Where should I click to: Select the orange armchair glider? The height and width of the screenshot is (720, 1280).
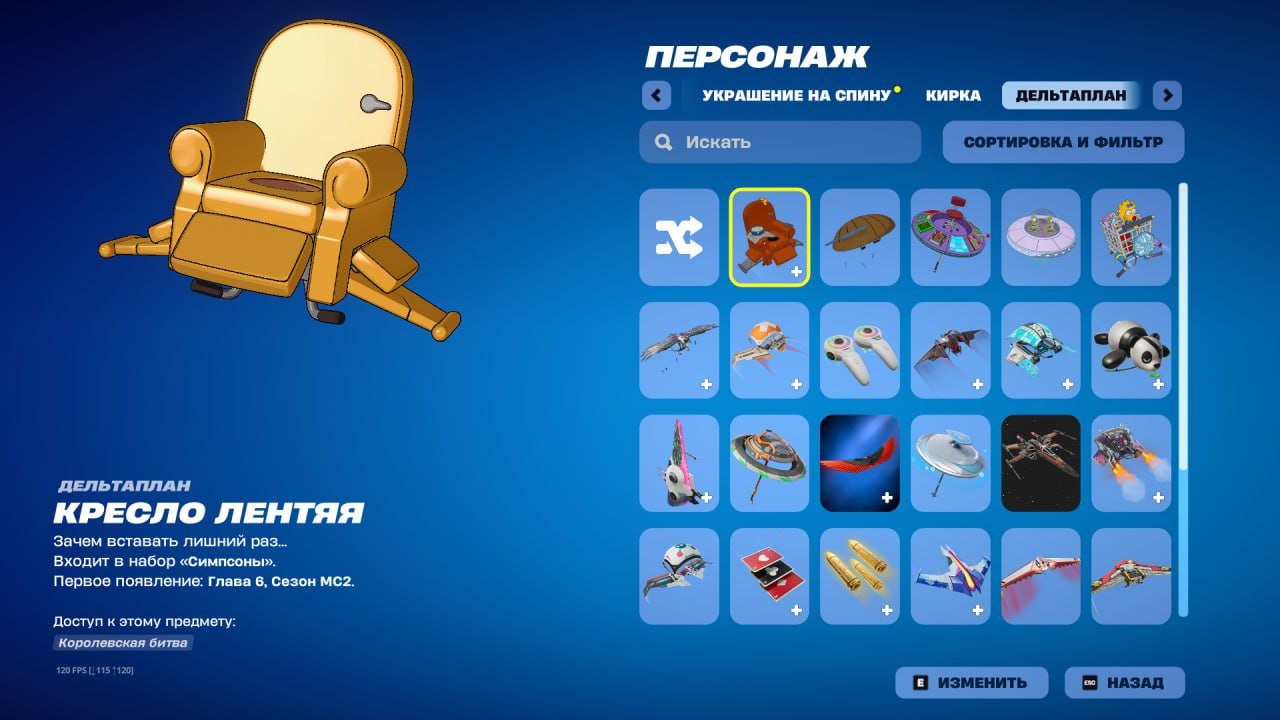(769, 235)
